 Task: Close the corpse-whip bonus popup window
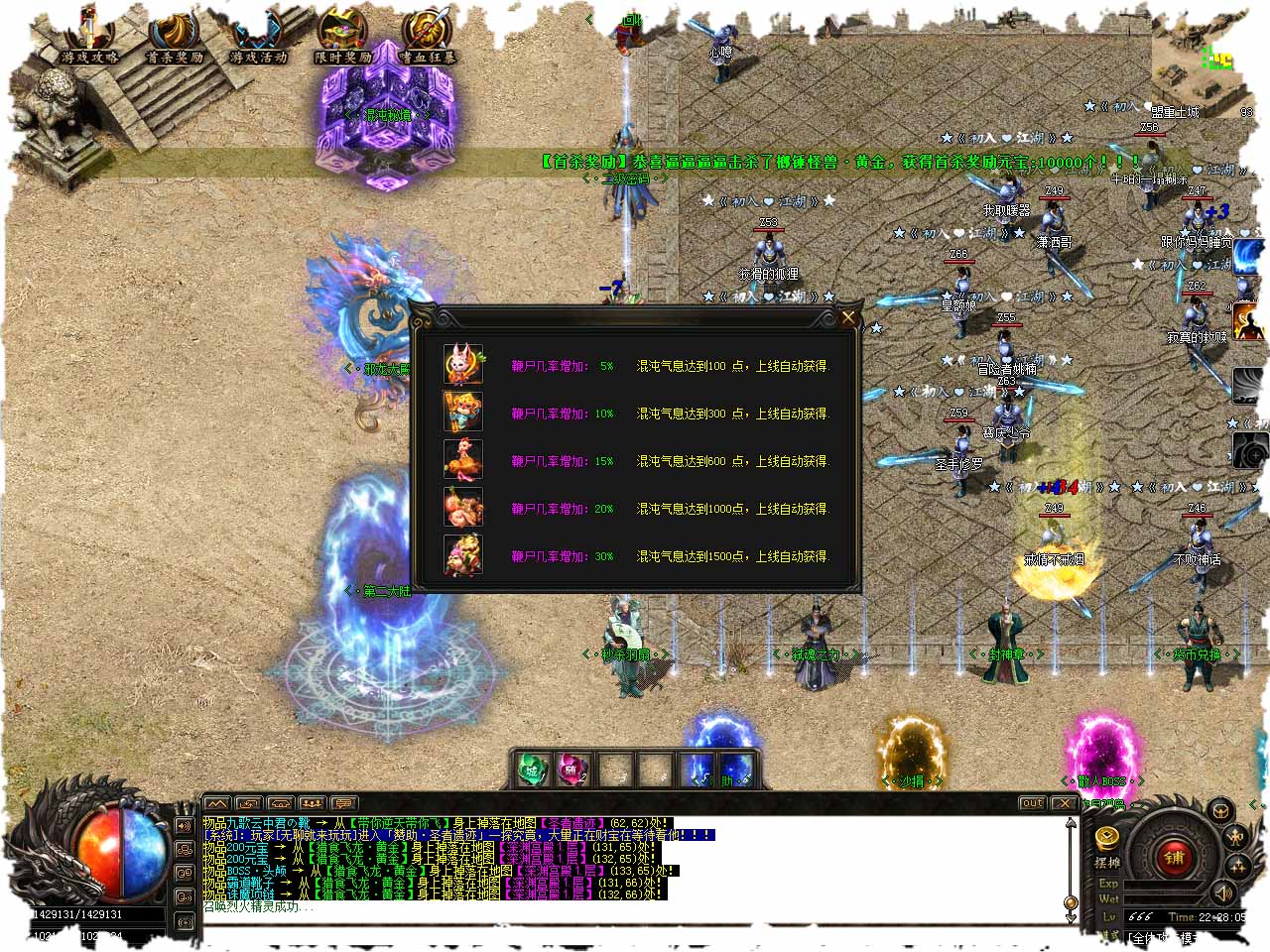pos(848,317)
